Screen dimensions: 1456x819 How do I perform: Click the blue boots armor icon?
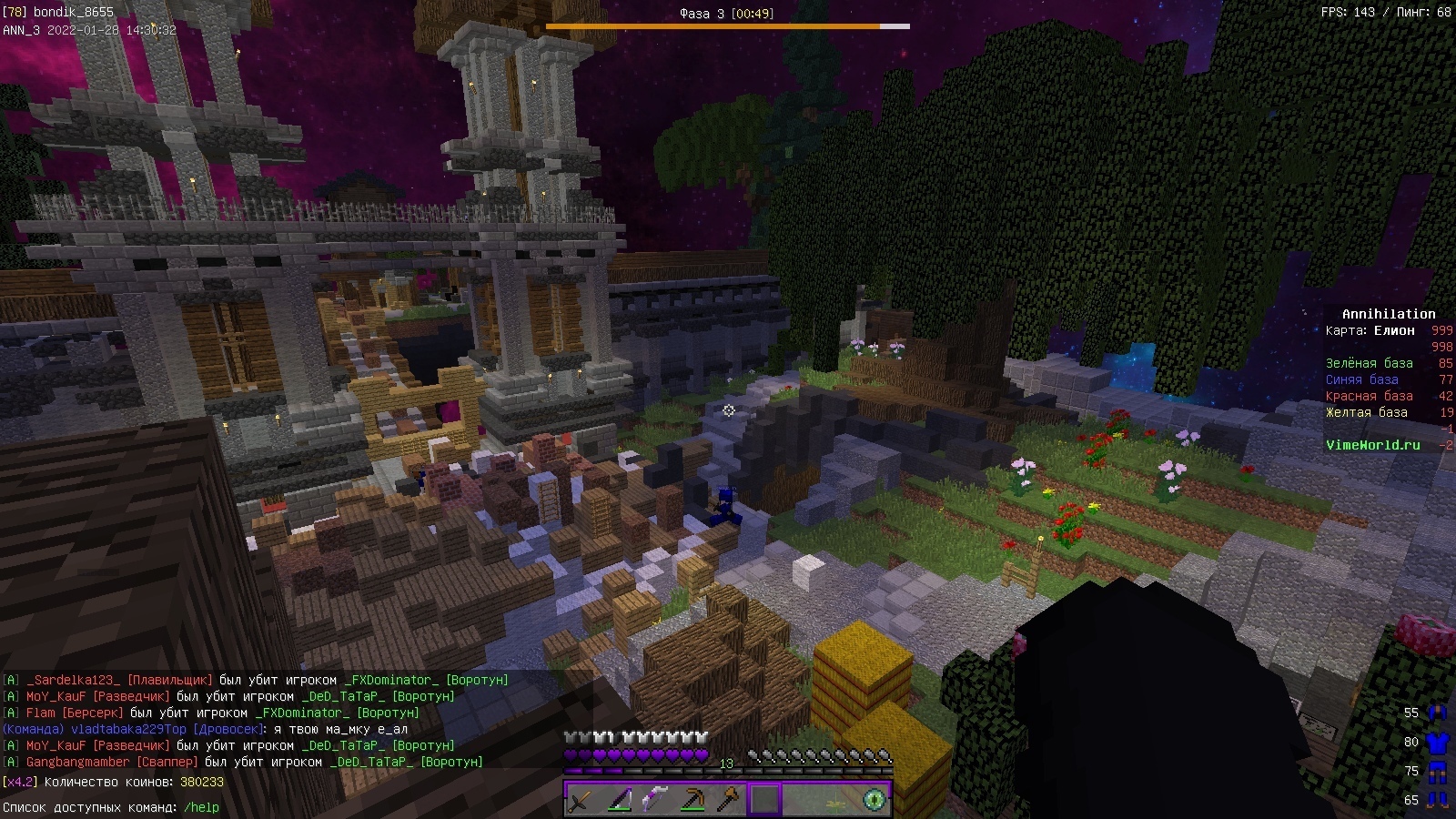point(1438,800)
